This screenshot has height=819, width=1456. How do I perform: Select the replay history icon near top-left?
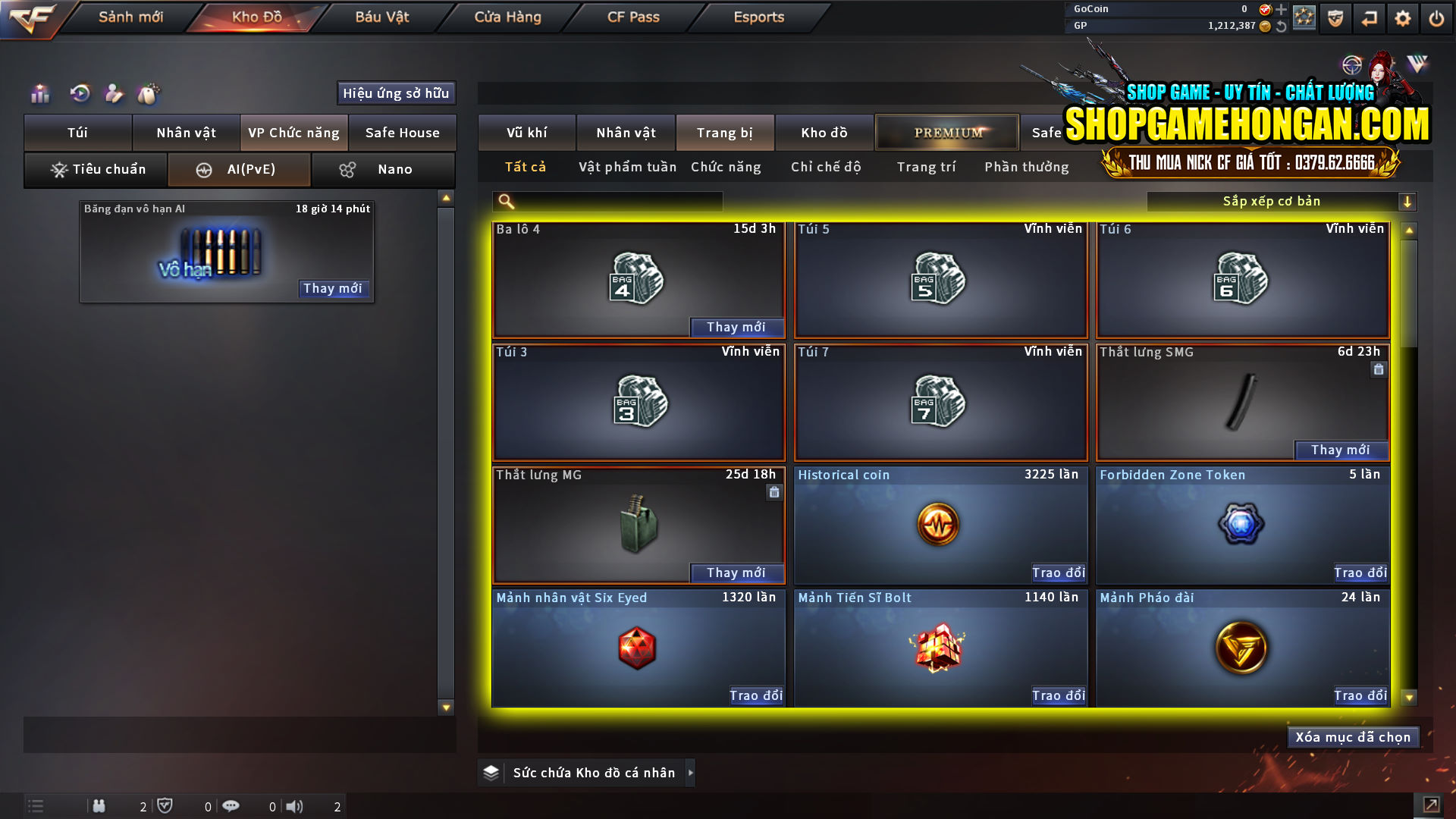coord(79,93)
